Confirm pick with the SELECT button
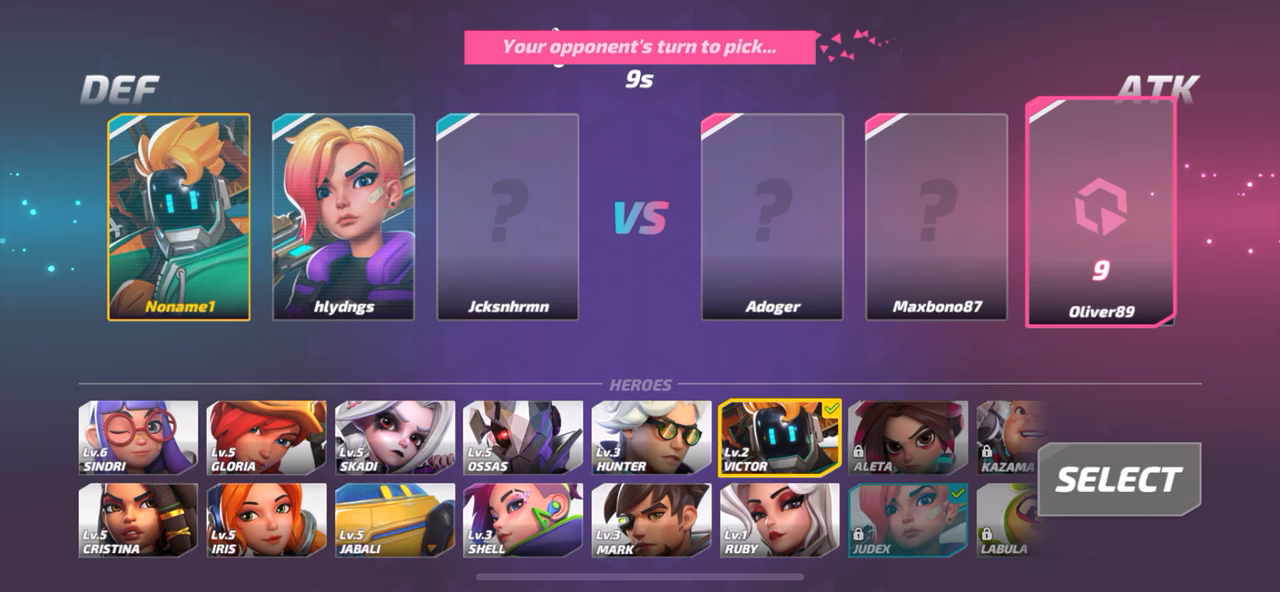 pos(1118,480)
